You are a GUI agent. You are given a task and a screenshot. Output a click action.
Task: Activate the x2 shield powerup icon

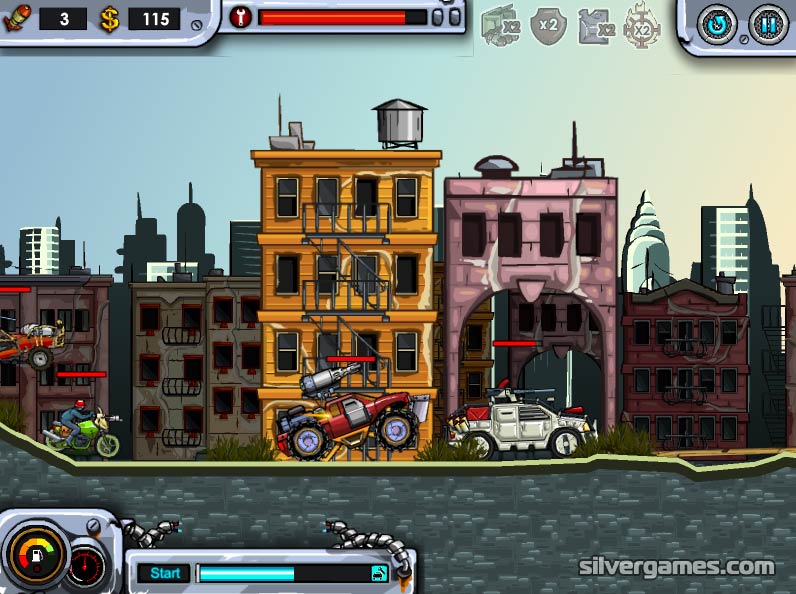point(548,25)
